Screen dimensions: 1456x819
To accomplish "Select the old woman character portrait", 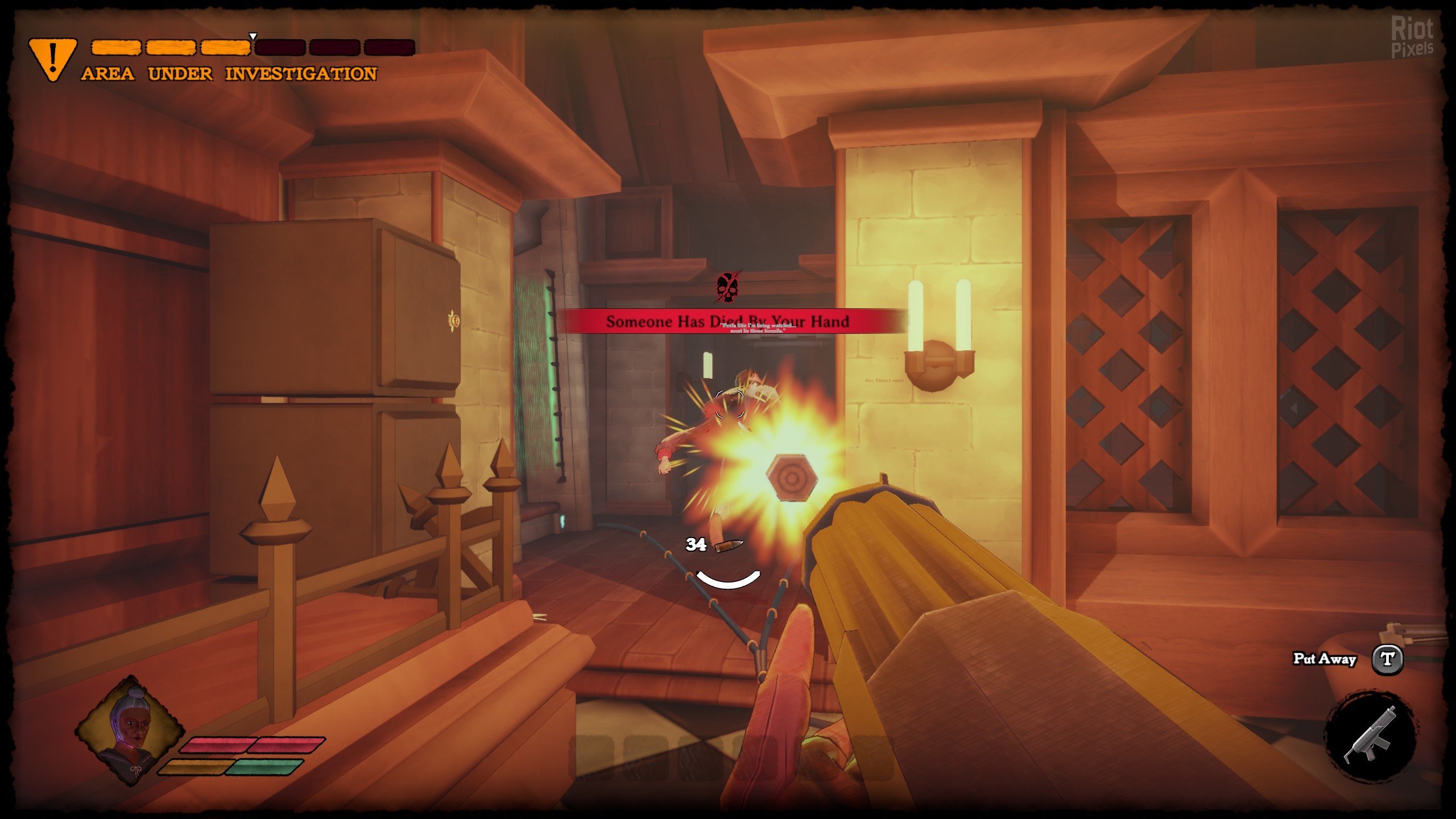I will 130,730.
